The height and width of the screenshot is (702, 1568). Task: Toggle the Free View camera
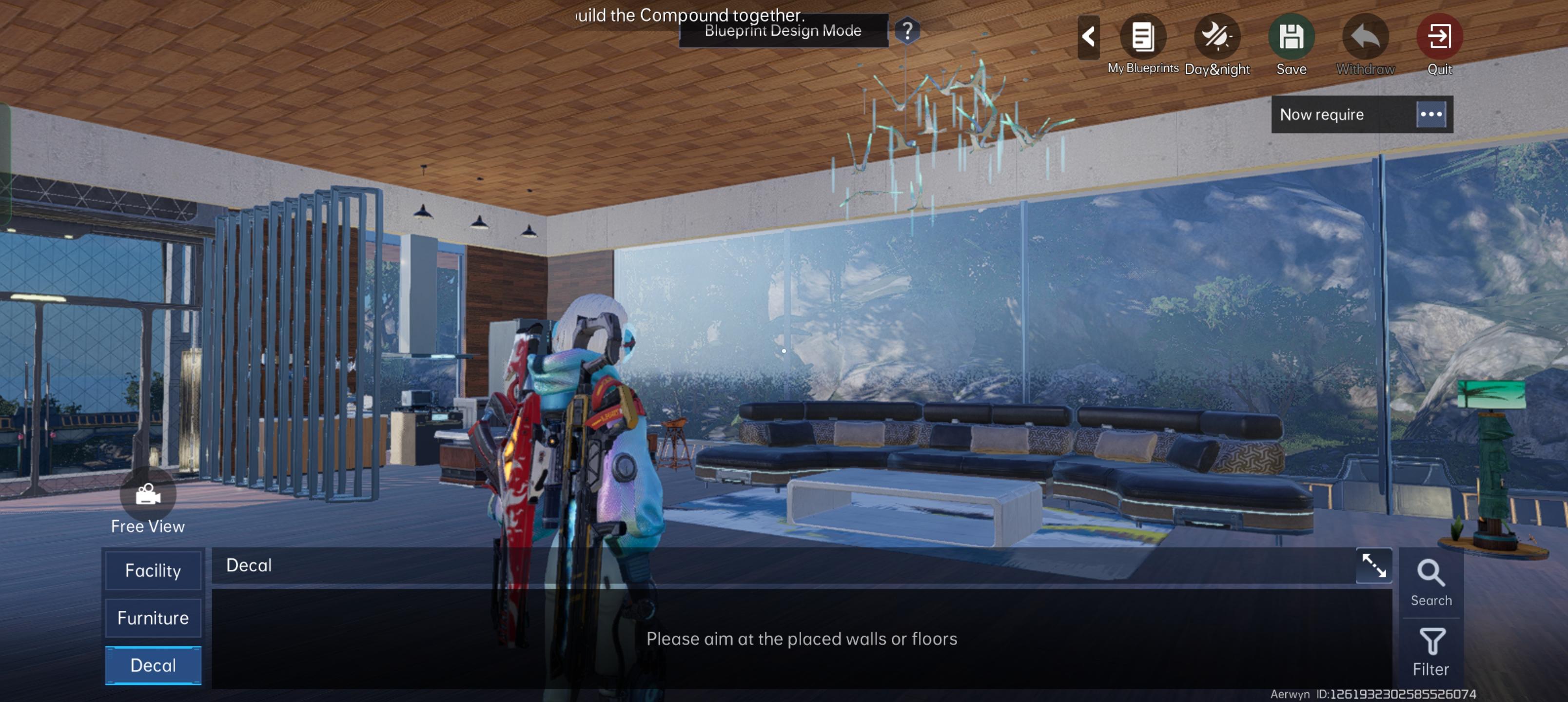pos(147,495)
